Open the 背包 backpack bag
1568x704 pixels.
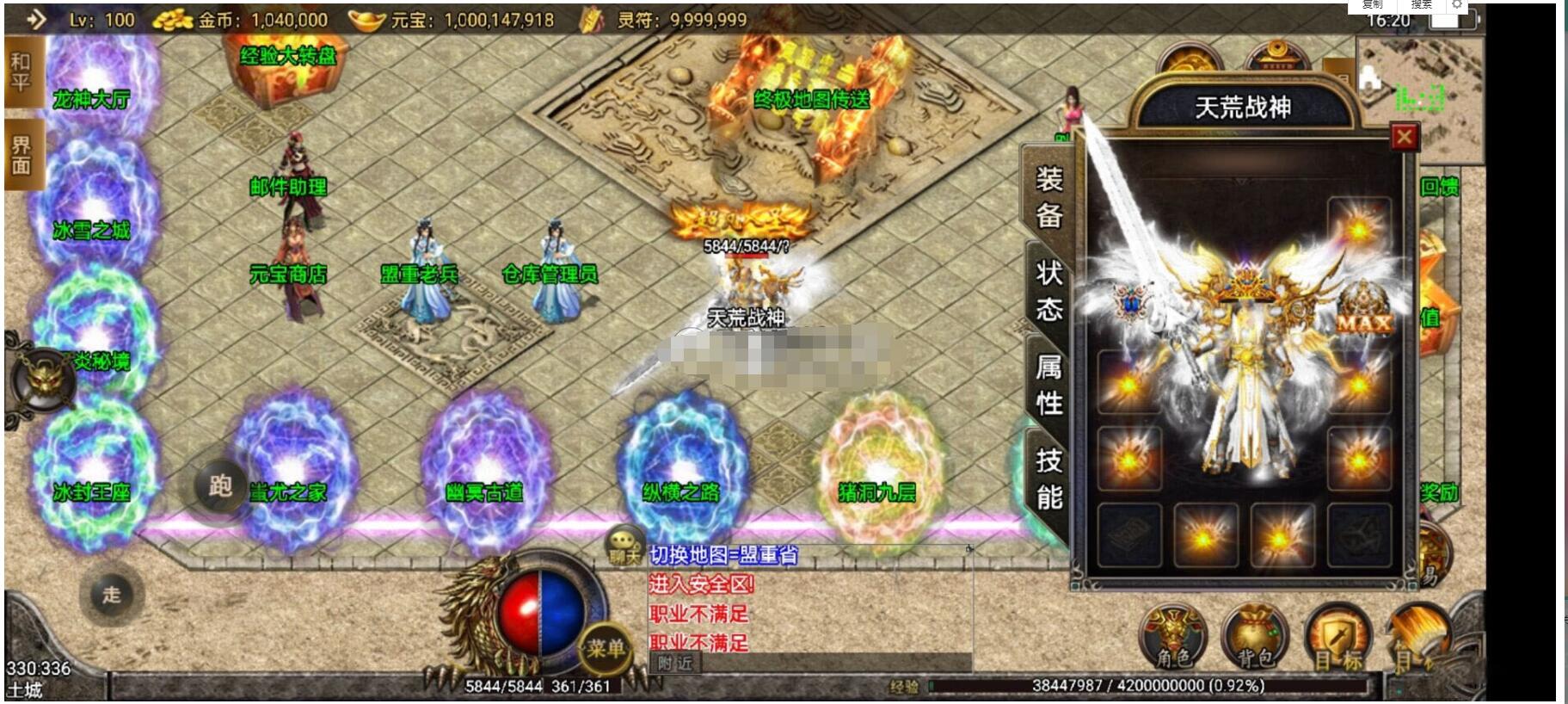[1254, 639]
